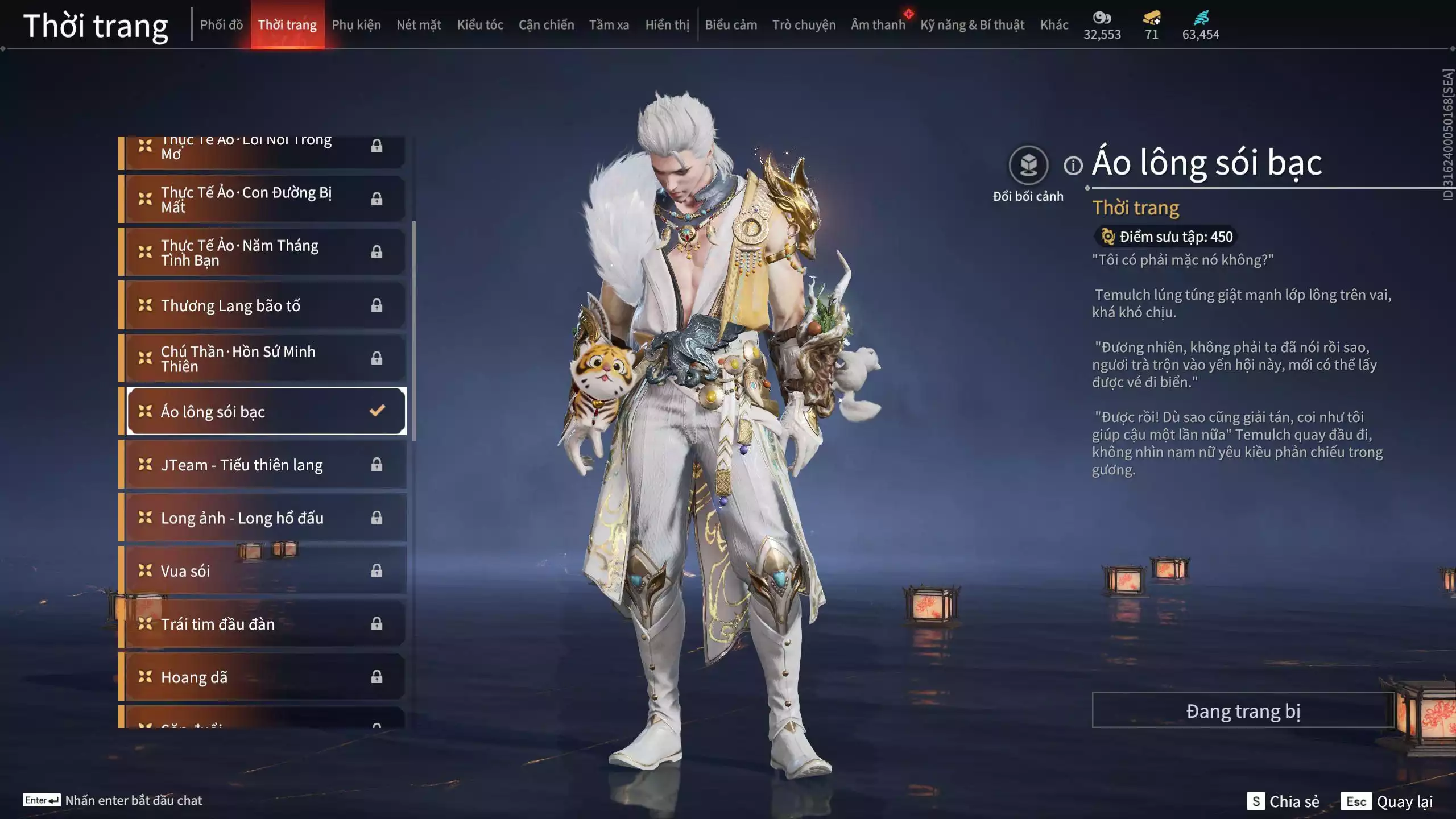Go to the Kiểu tóc tab
Viewport: 1456px width, 819px height.
(x=480, y=25)
